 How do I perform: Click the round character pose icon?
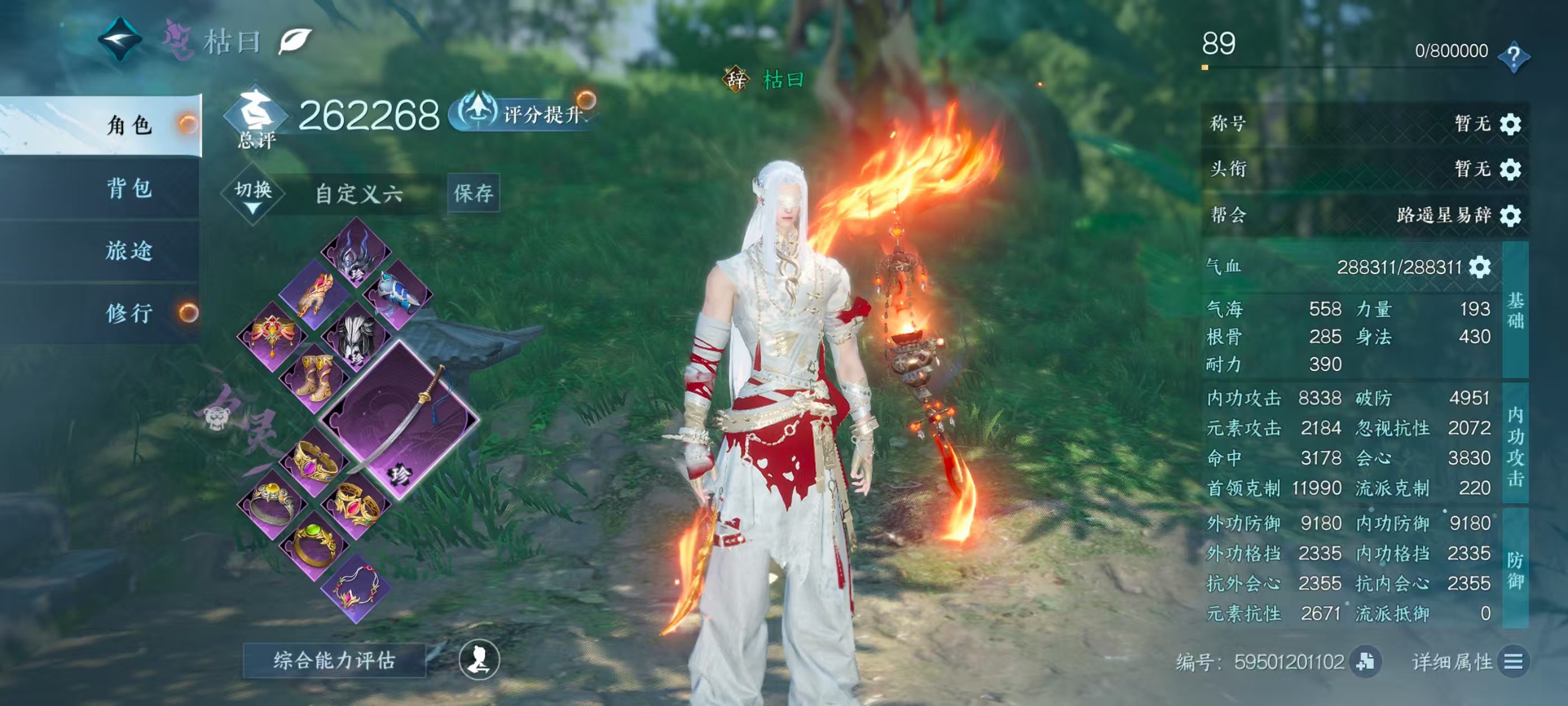[x=479, y=659]
